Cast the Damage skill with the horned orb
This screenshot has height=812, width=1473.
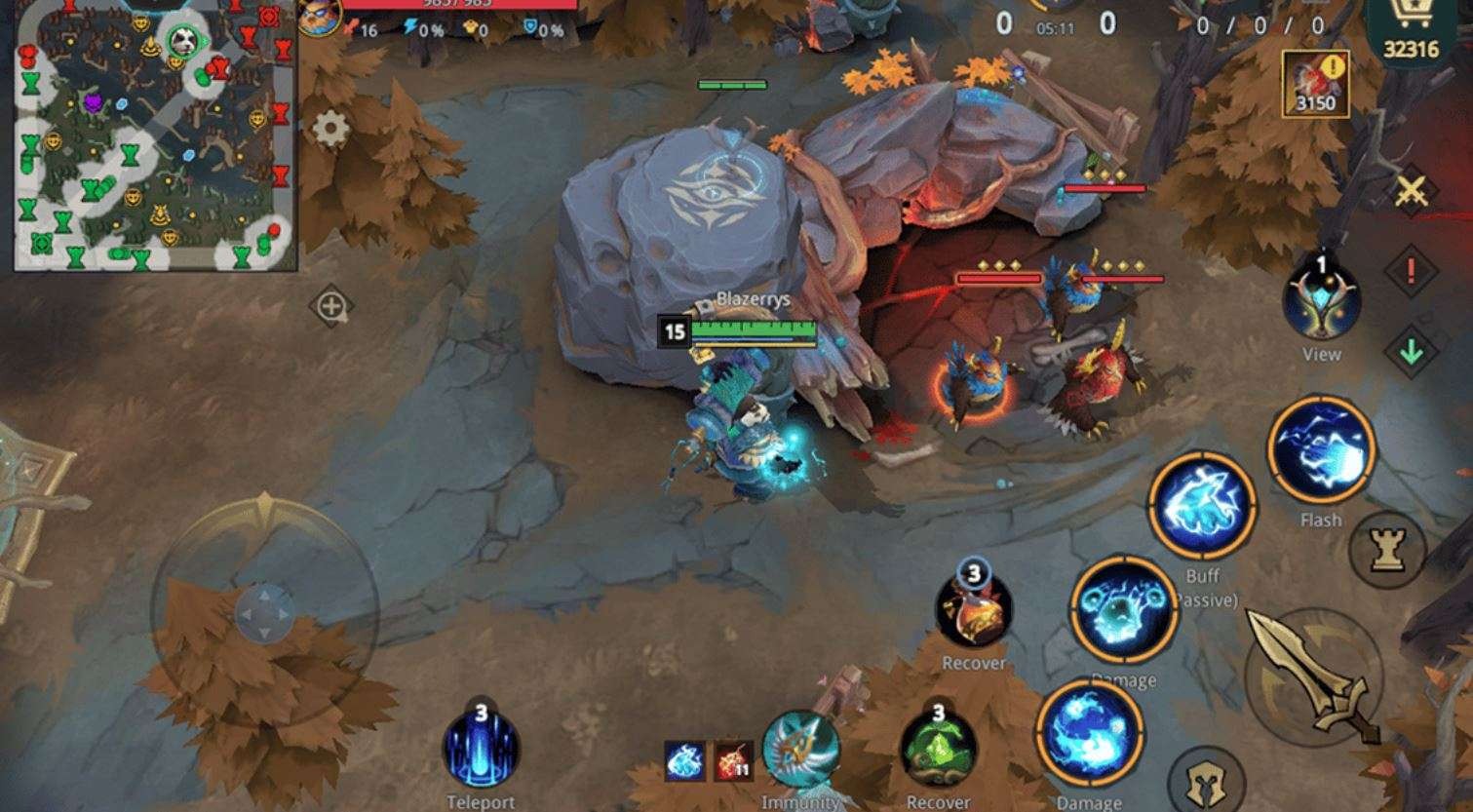tap(1123, 612)
